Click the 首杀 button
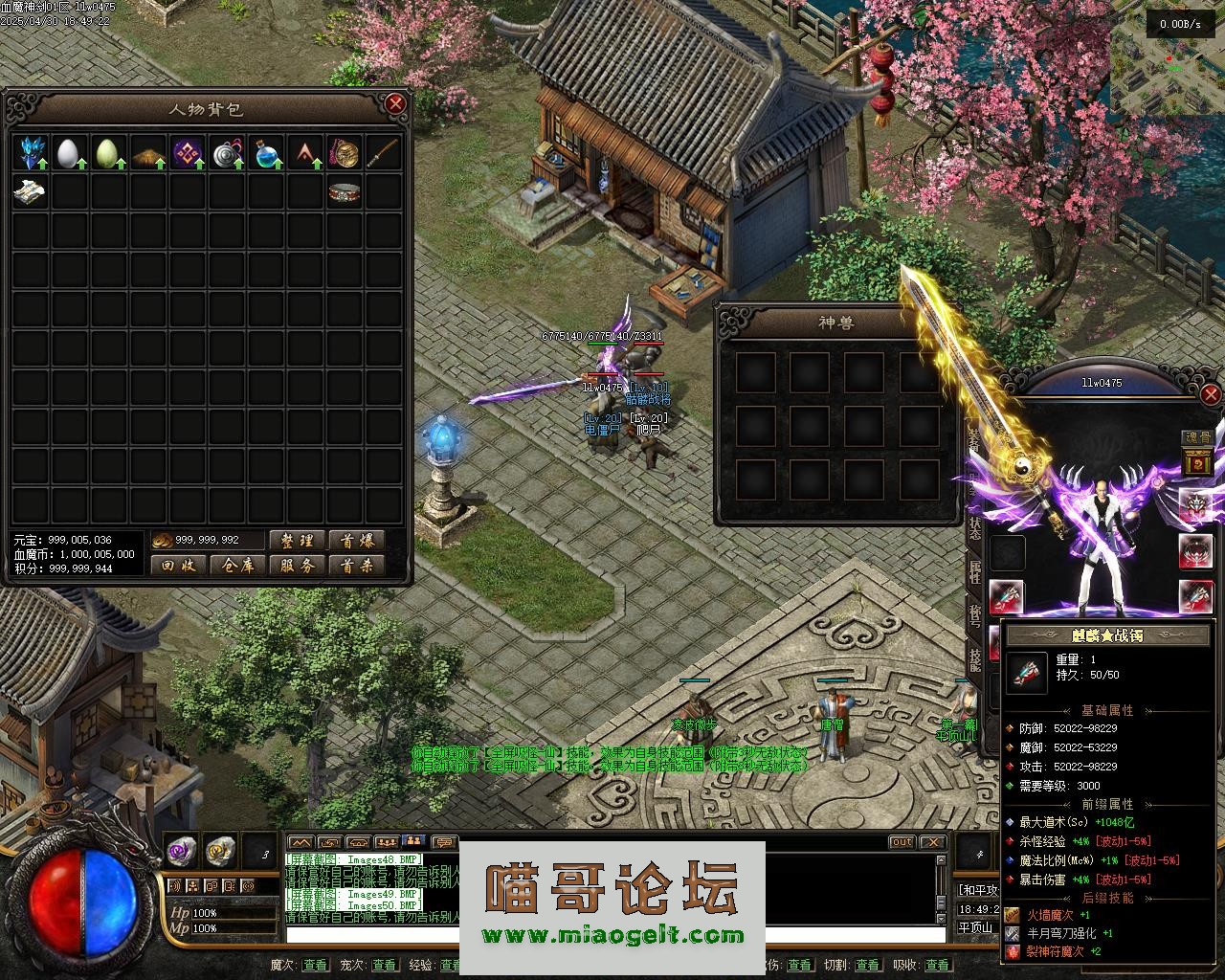This screenshot has width=1225, height=980. [357, 566]
